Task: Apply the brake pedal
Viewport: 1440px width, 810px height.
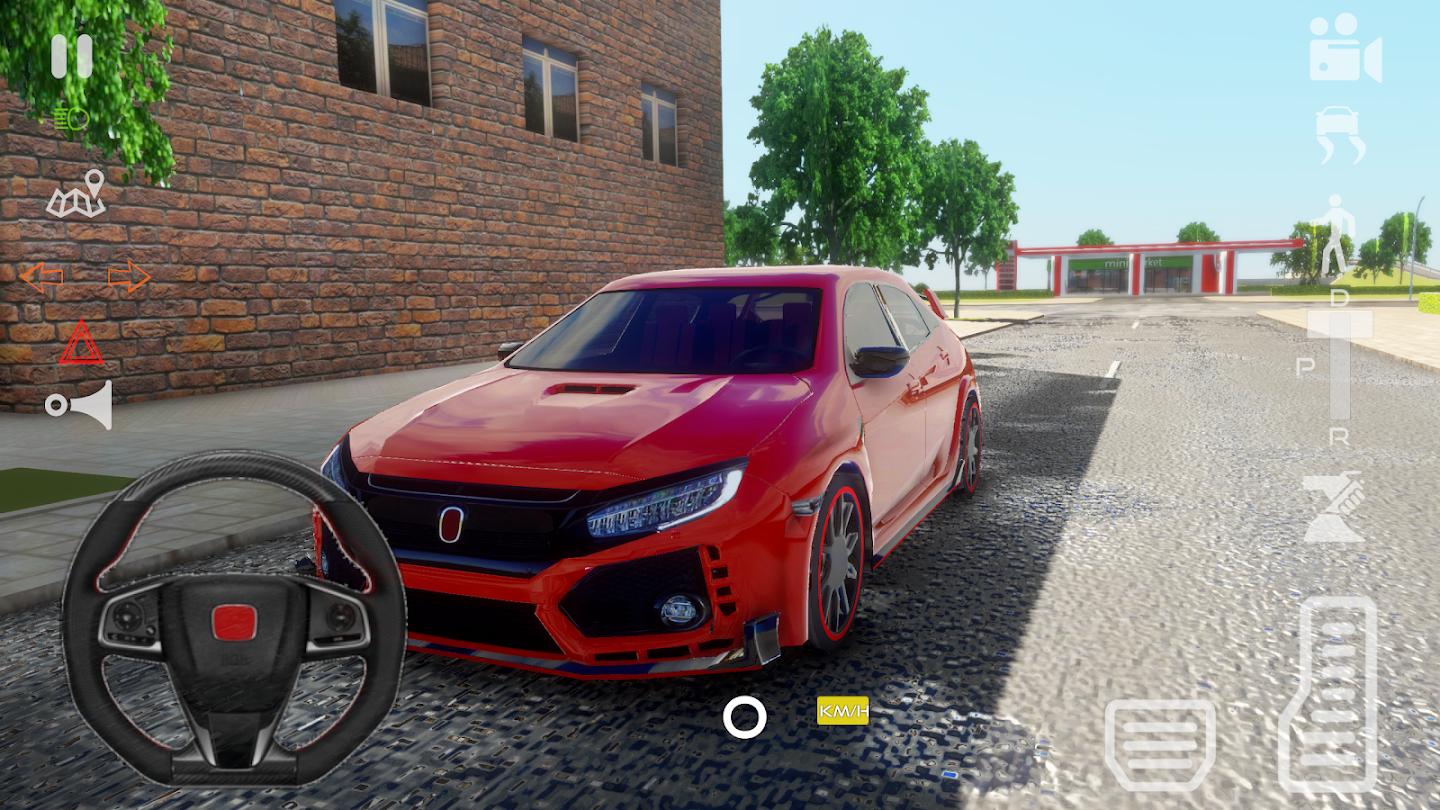Action: tap(1160, 744)
